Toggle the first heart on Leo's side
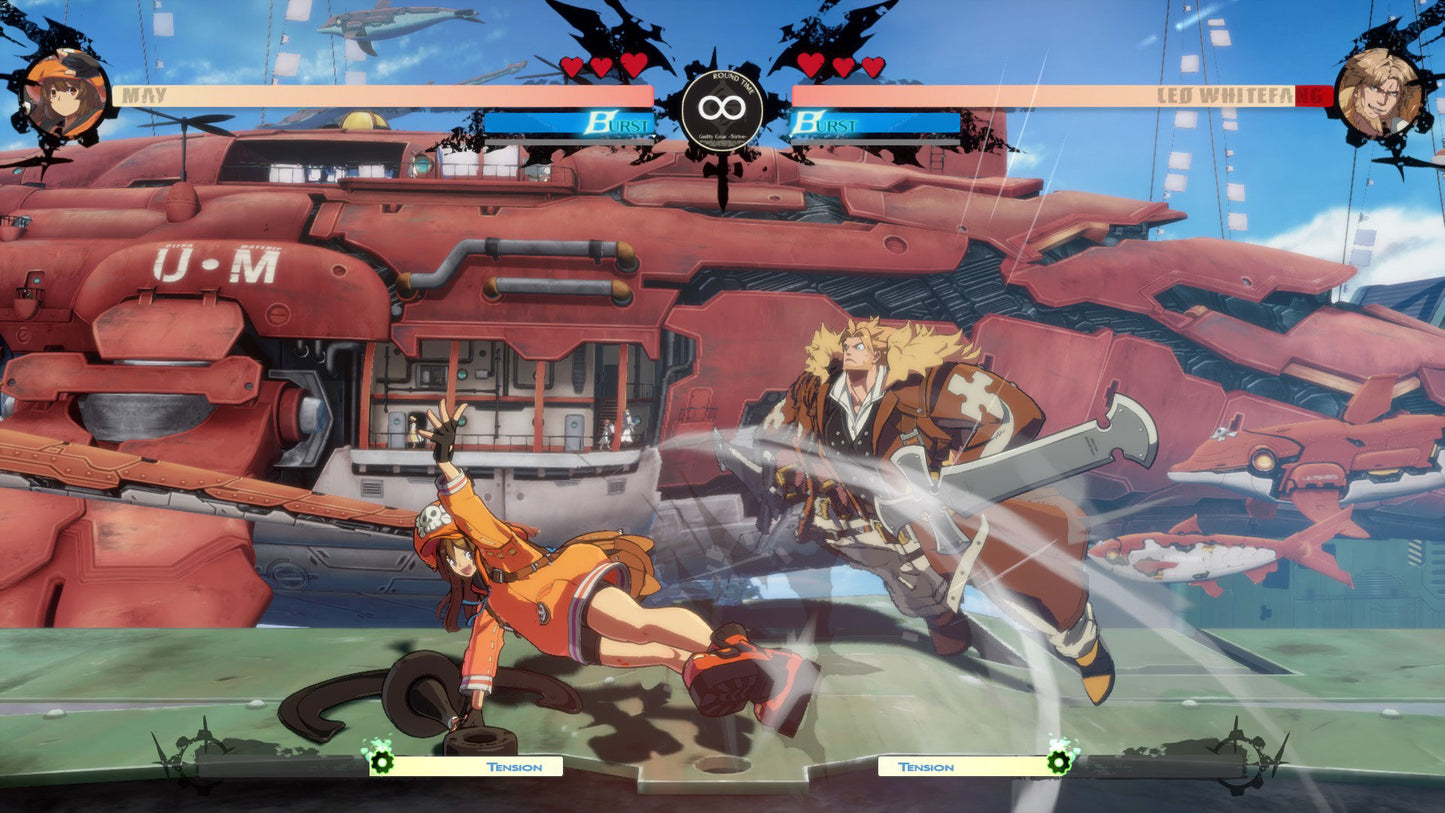1445x813 pixels. pos(809,62)
